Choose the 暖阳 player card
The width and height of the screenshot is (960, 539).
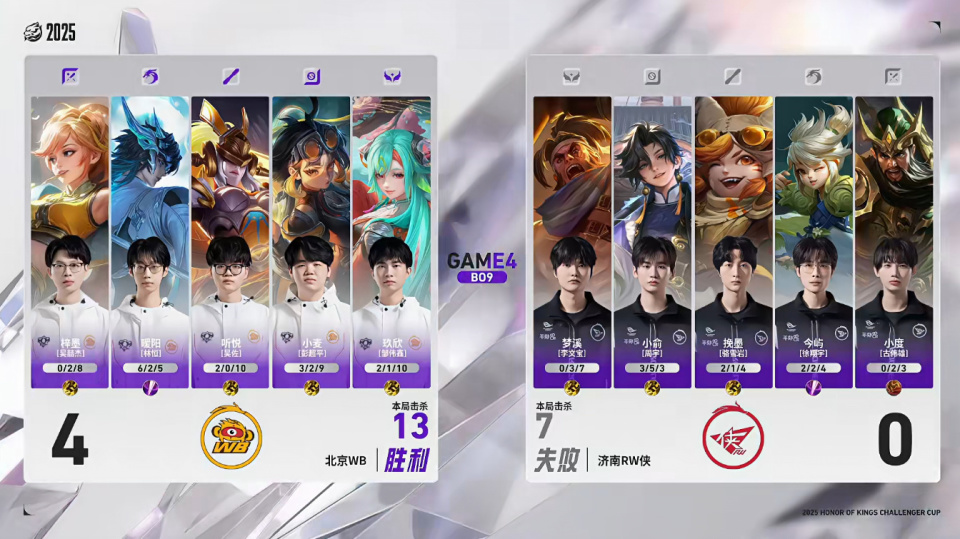pos(150,240)
